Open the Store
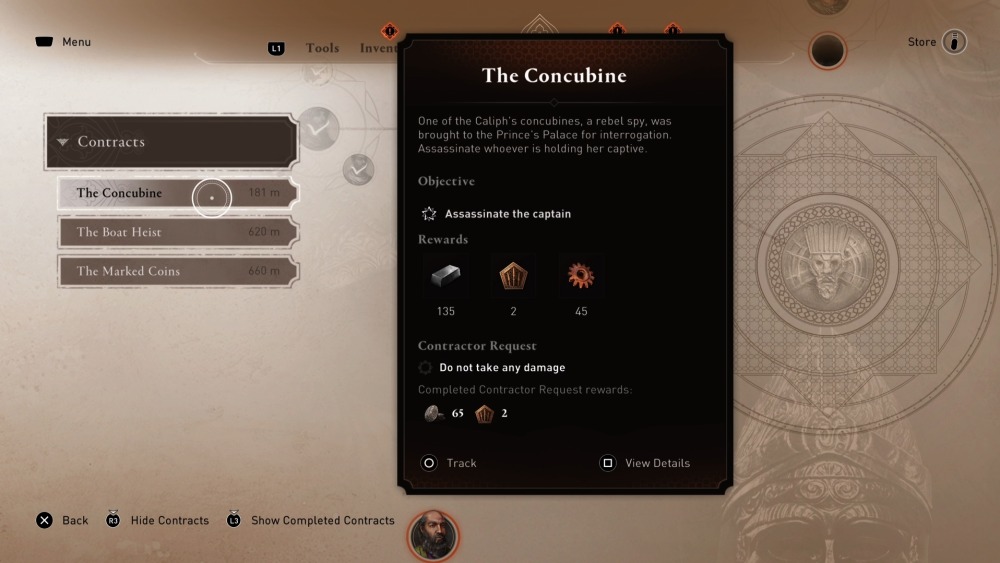The image size is (1000, 563). pos(937,42)
